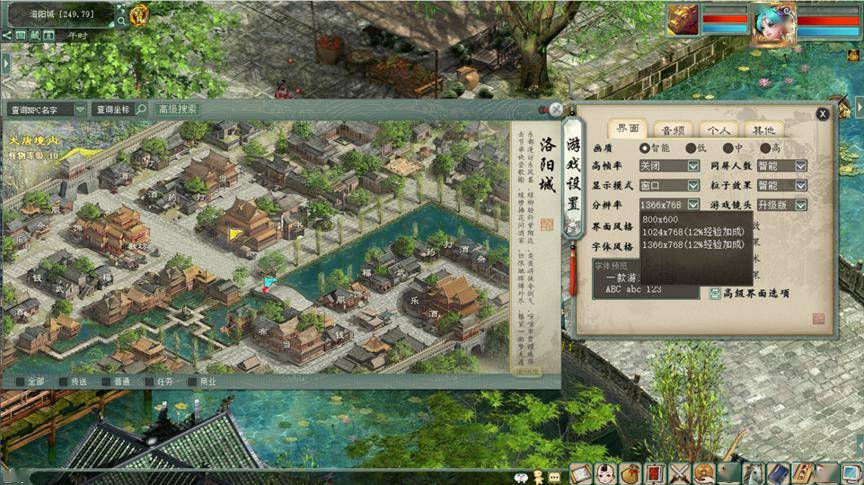Toggle the 高级界面选项 checkbox

(715, 293)
